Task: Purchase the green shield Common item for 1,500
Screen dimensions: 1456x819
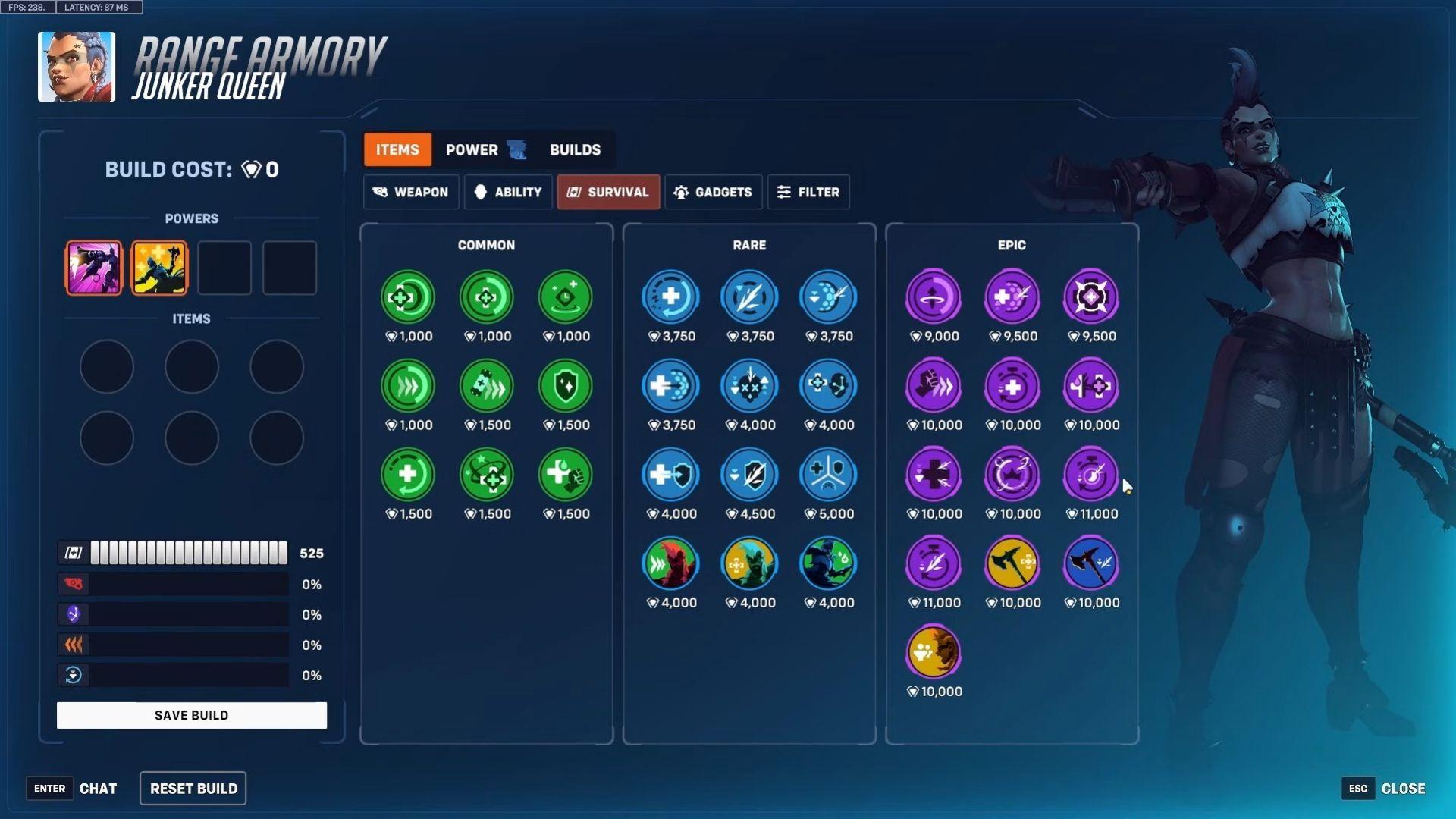Action: click(565, 386)
